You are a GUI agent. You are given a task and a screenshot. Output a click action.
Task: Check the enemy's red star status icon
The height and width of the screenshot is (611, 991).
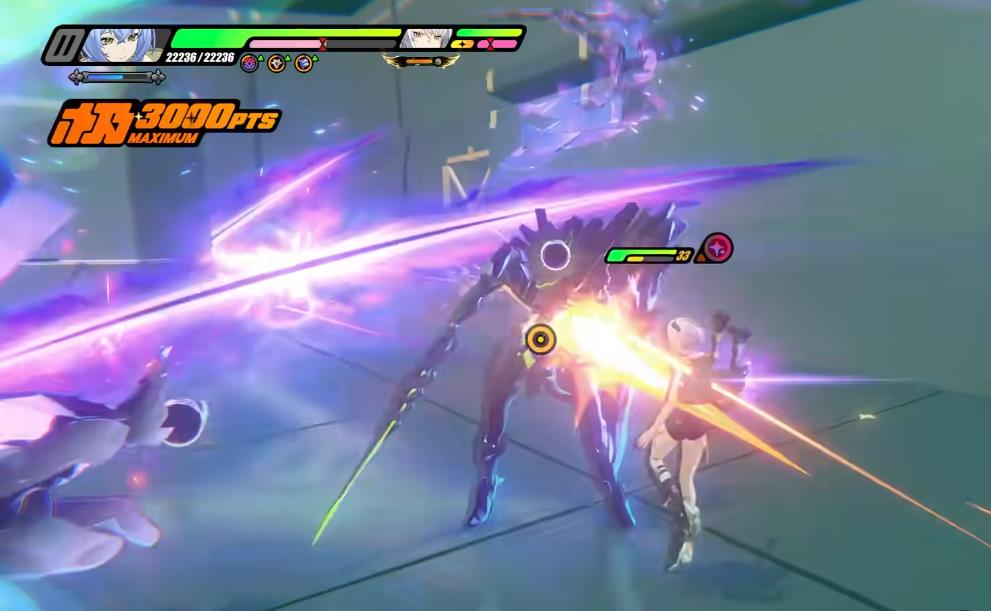717,247
